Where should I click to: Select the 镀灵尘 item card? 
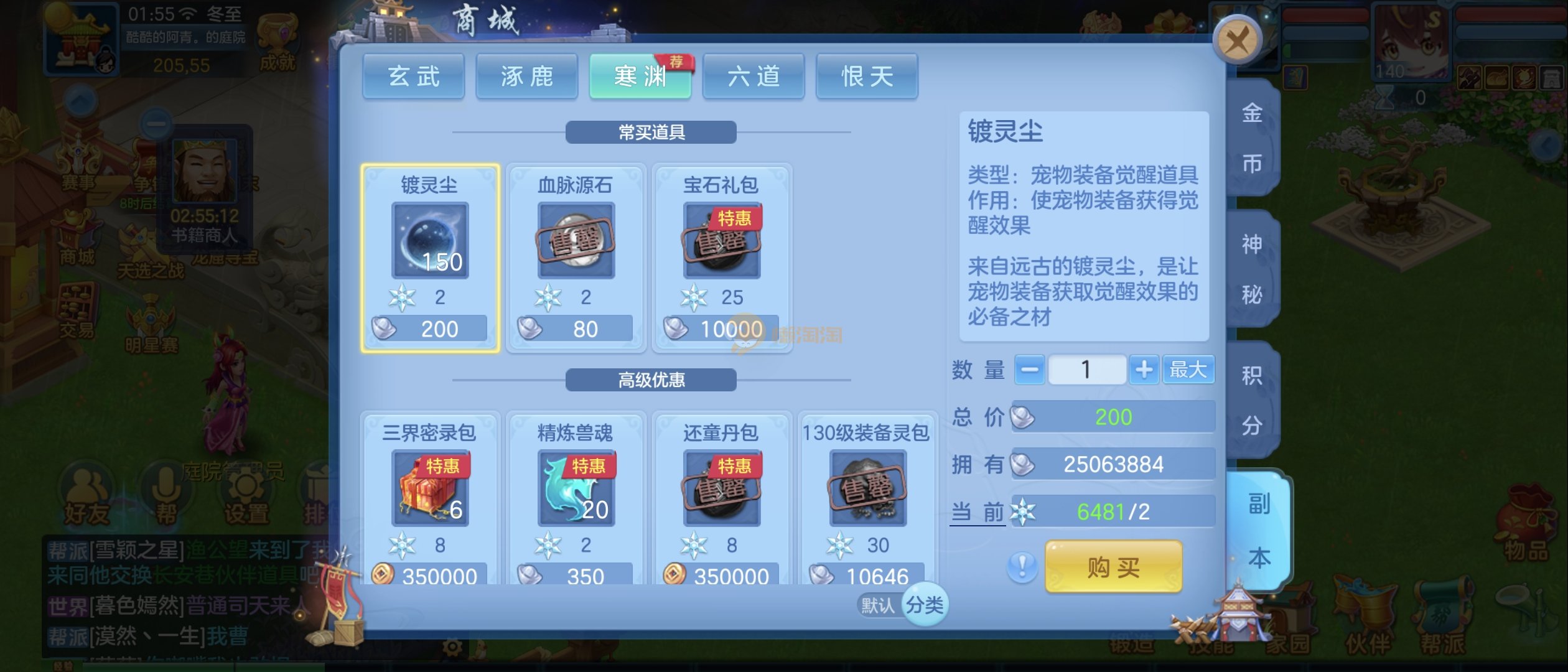(x=430, y=258)
